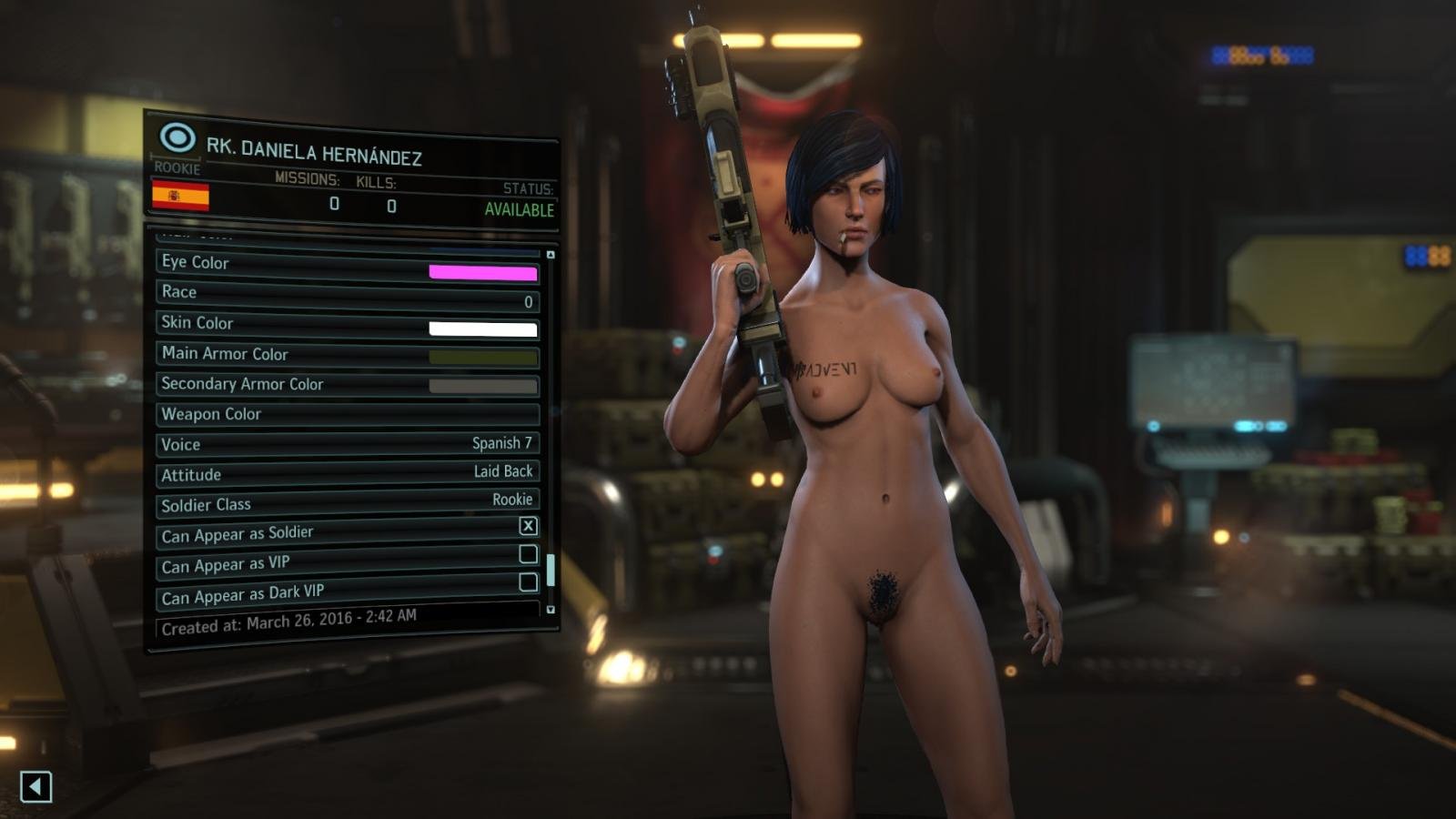This screenshot has width=1456, height=819.
Task: Click the scrollbar's up arrow
Action: point(551,255)
